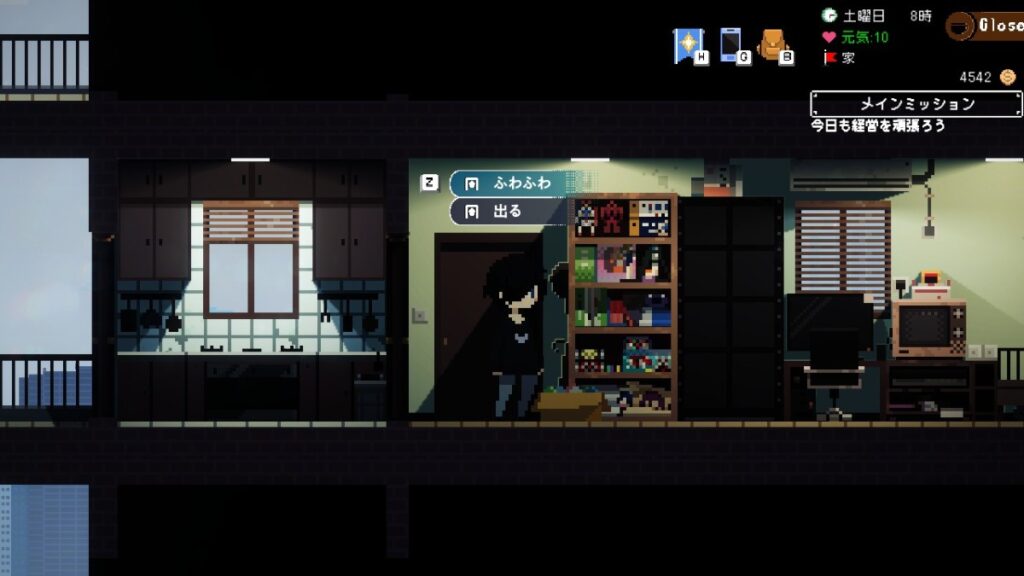Open the blue banner star menu
1024x576 pixels.
point(688,45)
